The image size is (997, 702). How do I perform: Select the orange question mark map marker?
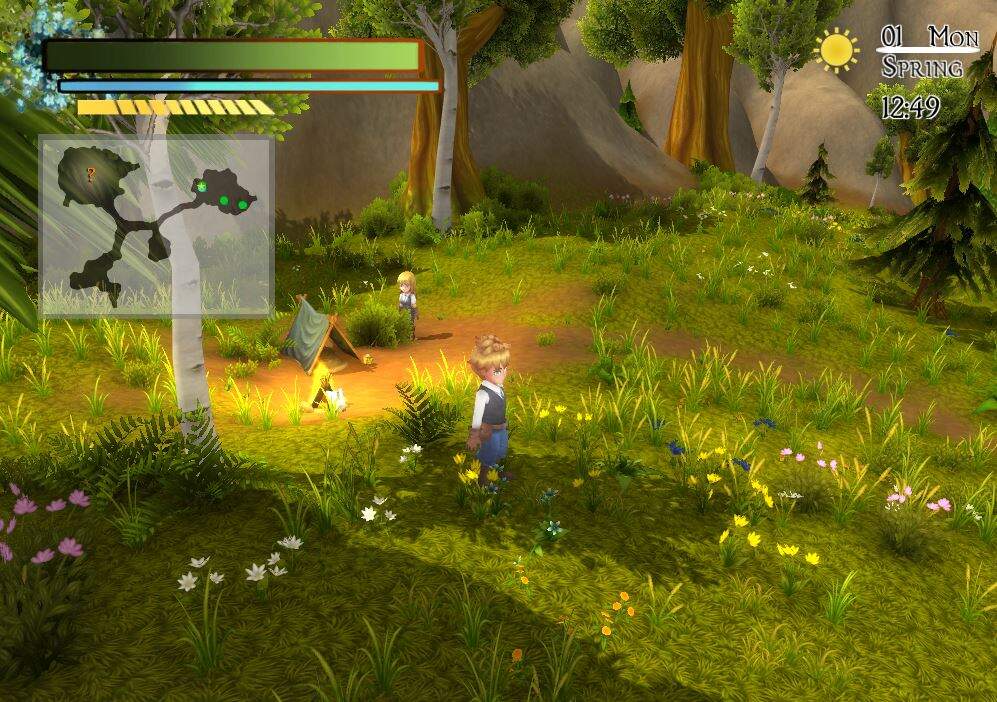click(91, 174)
